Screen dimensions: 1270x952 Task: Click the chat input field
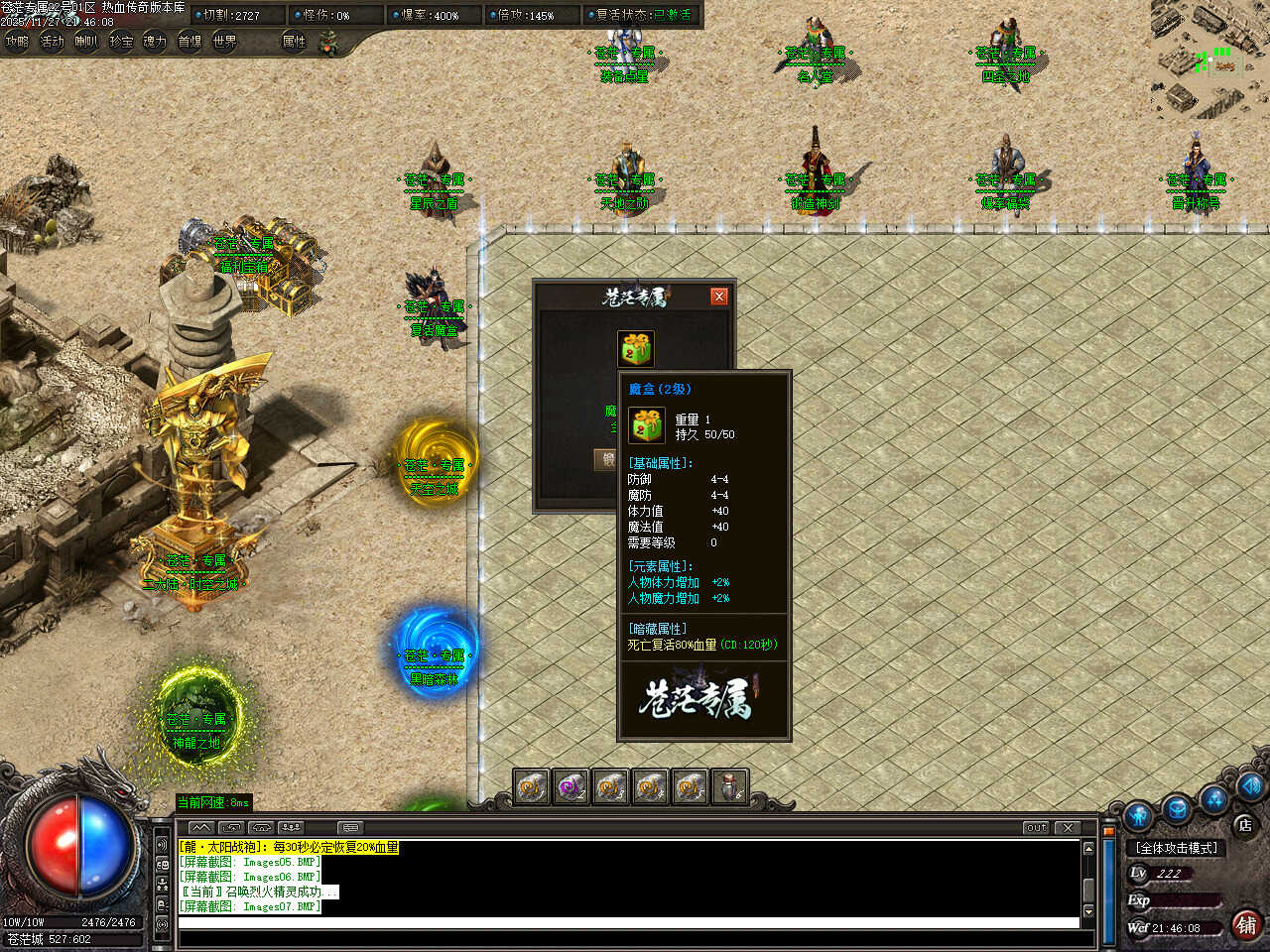coord(625,923)
